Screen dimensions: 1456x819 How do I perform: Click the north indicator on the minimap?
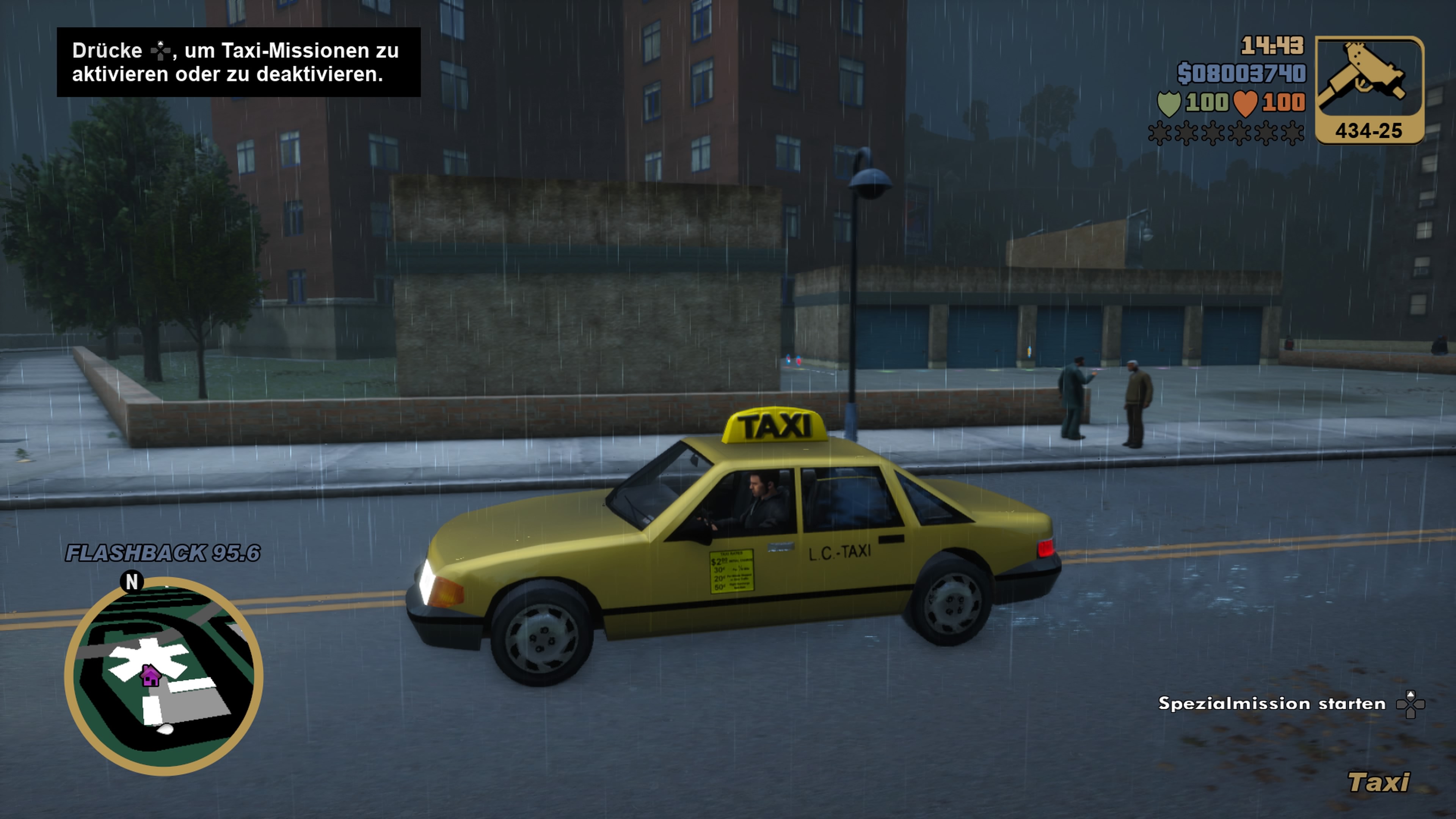132,581
